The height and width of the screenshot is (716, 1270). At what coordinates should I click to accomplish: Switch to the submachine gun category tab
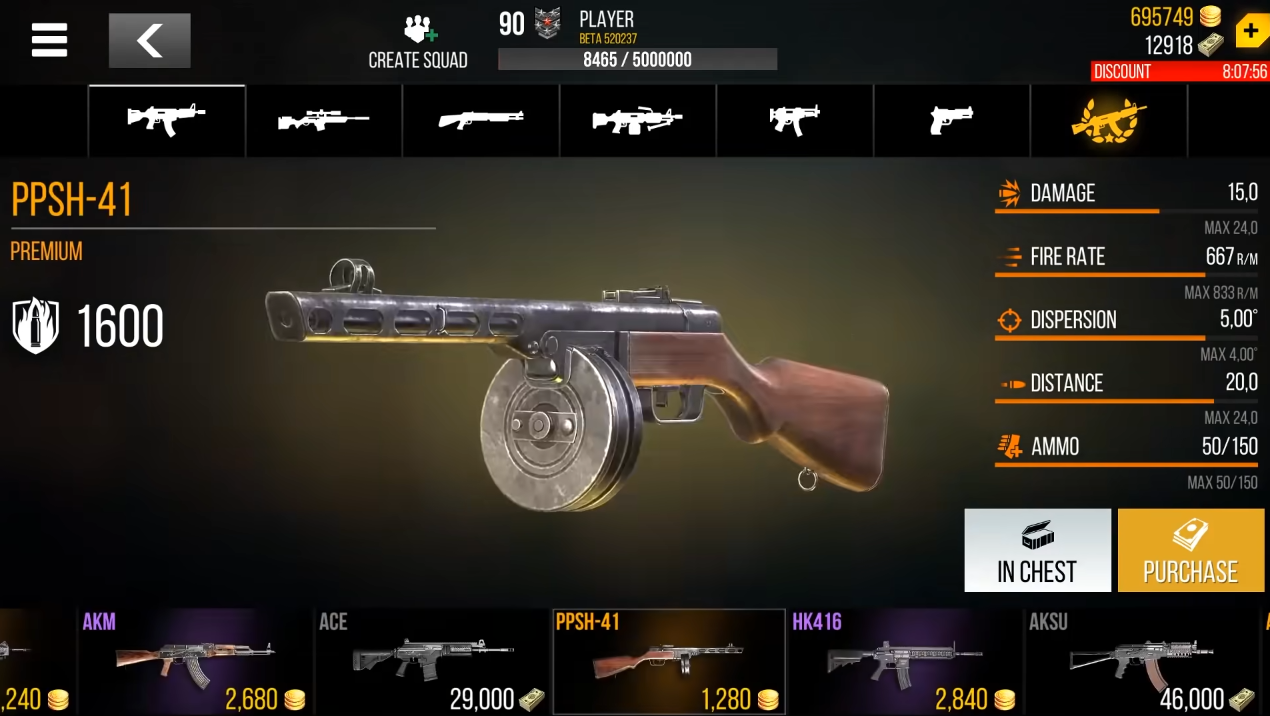[795, 120]
